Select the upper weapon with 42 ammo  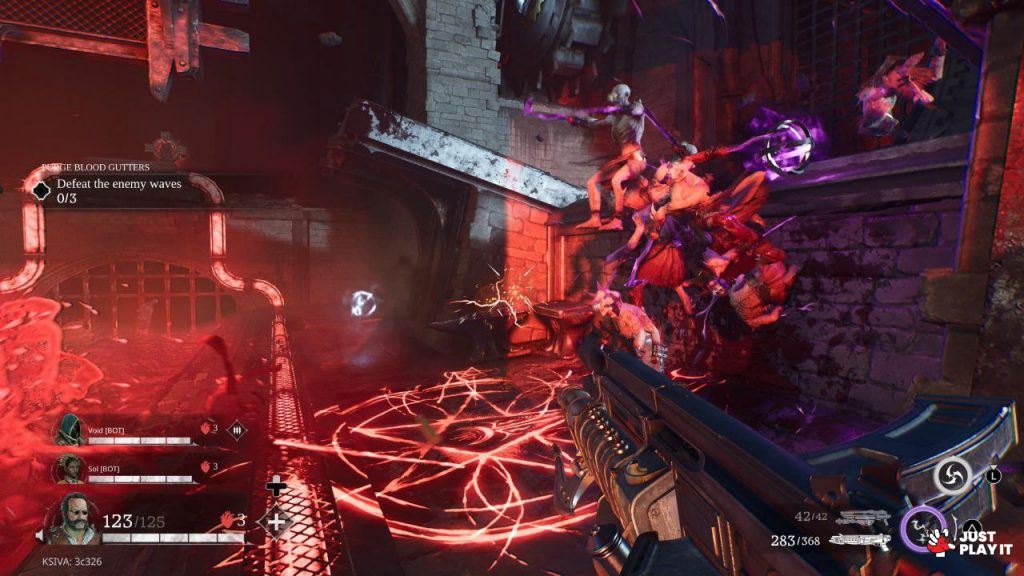coord(863,517)
